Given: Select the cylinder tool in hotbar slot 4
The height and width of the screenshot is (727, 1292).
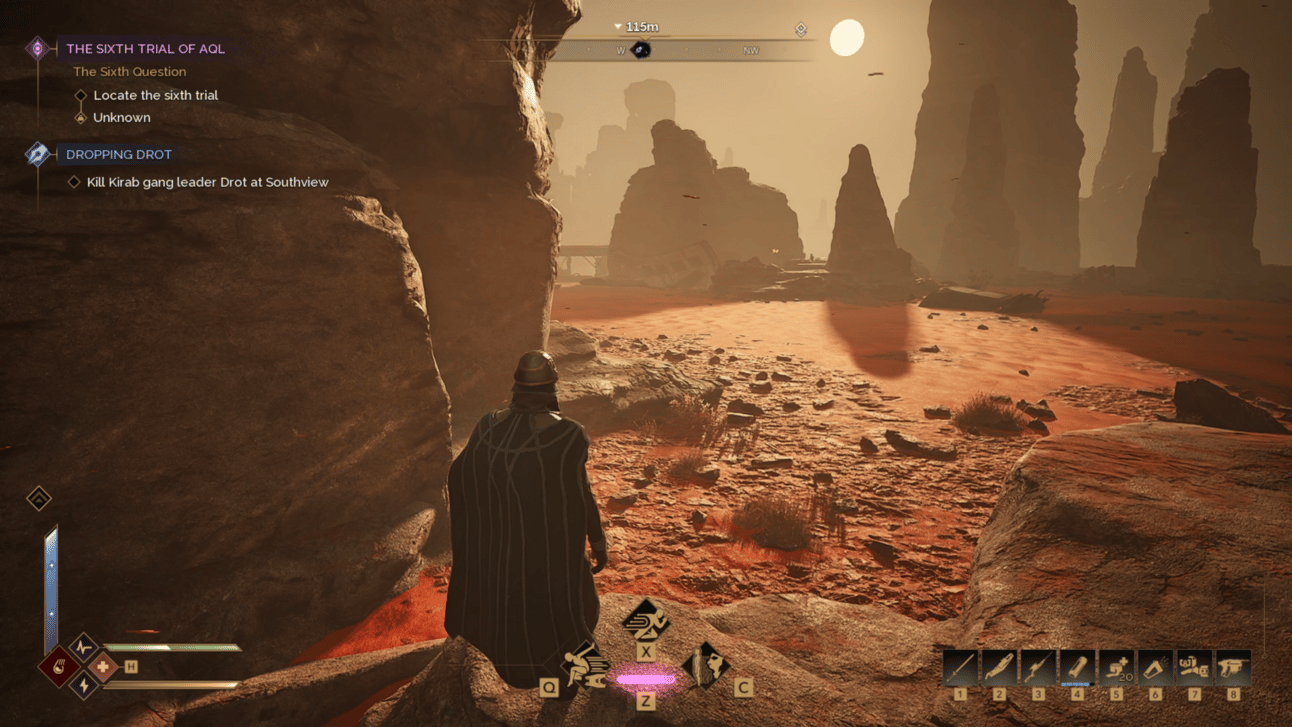Looking at the screenshot, I should pyautogui.click(x=1077, y=667).
